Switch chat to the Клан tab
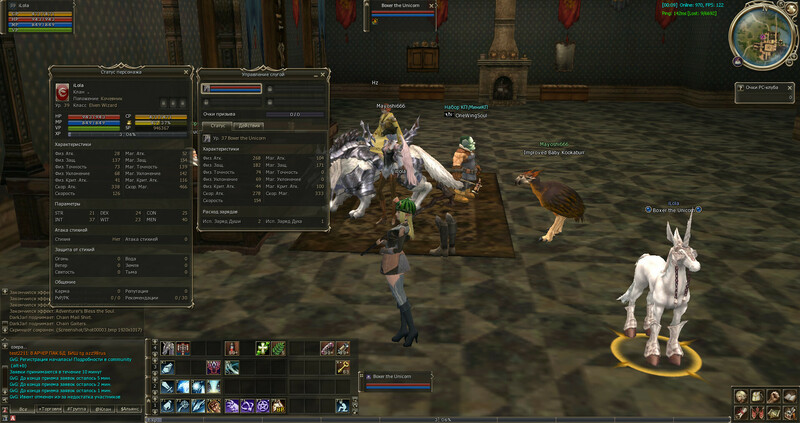 (103, 409)
